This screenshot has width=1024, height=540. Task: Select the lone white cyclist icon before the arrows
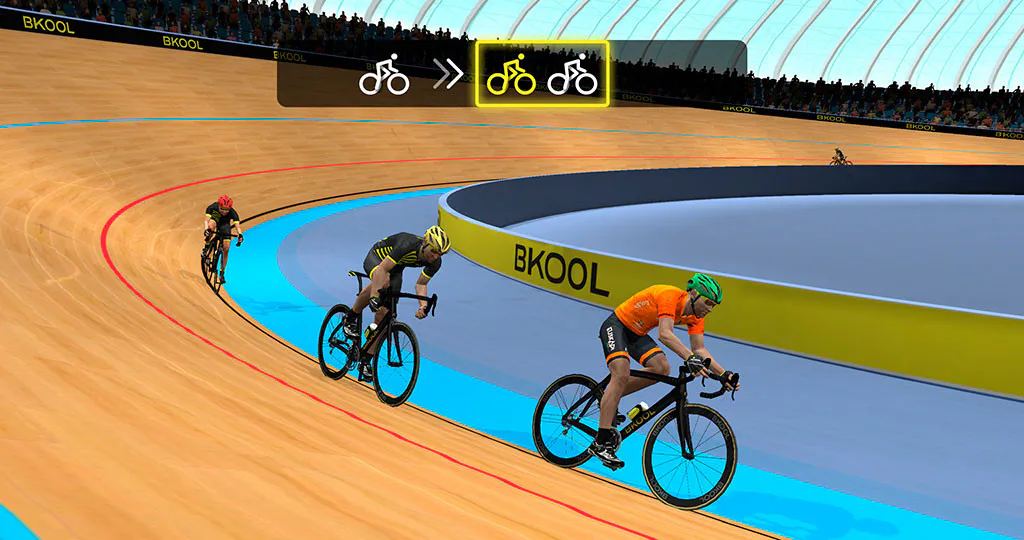pos(384,75)
